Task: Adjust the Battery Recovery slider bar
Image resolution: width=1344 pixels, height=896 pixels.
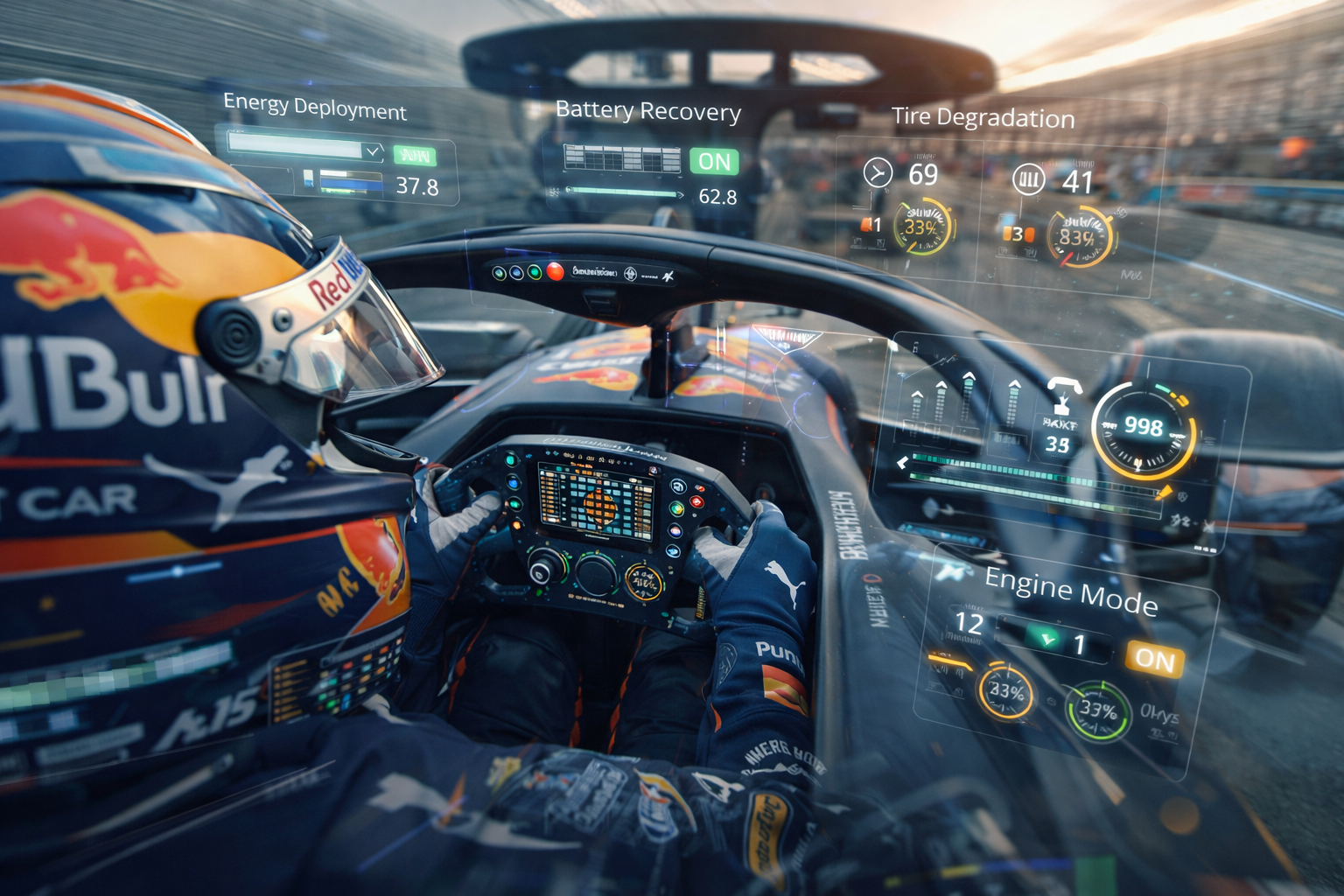Action: click(624, 192)
